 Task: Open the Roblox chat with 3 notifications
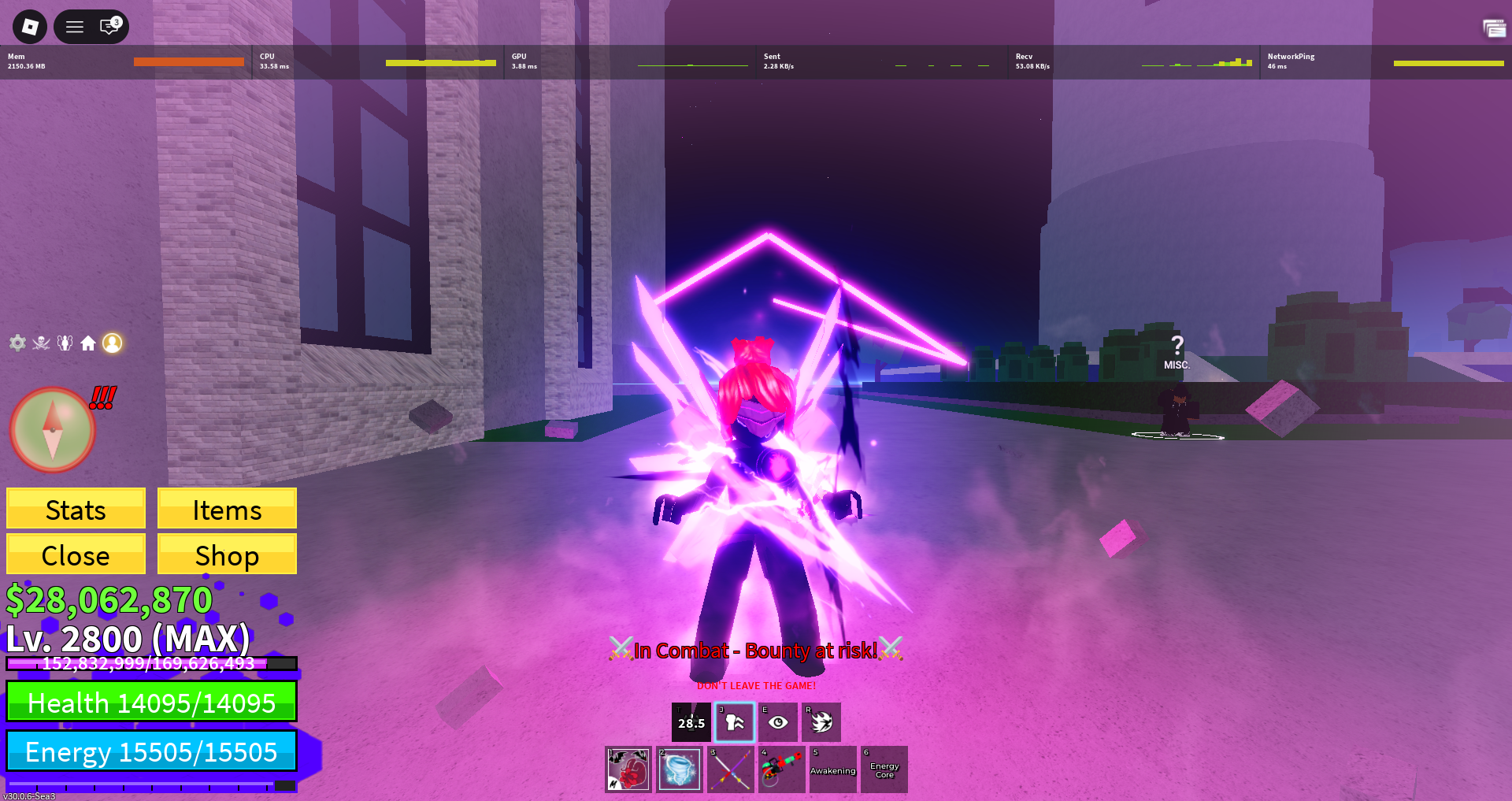coord(109,27)
